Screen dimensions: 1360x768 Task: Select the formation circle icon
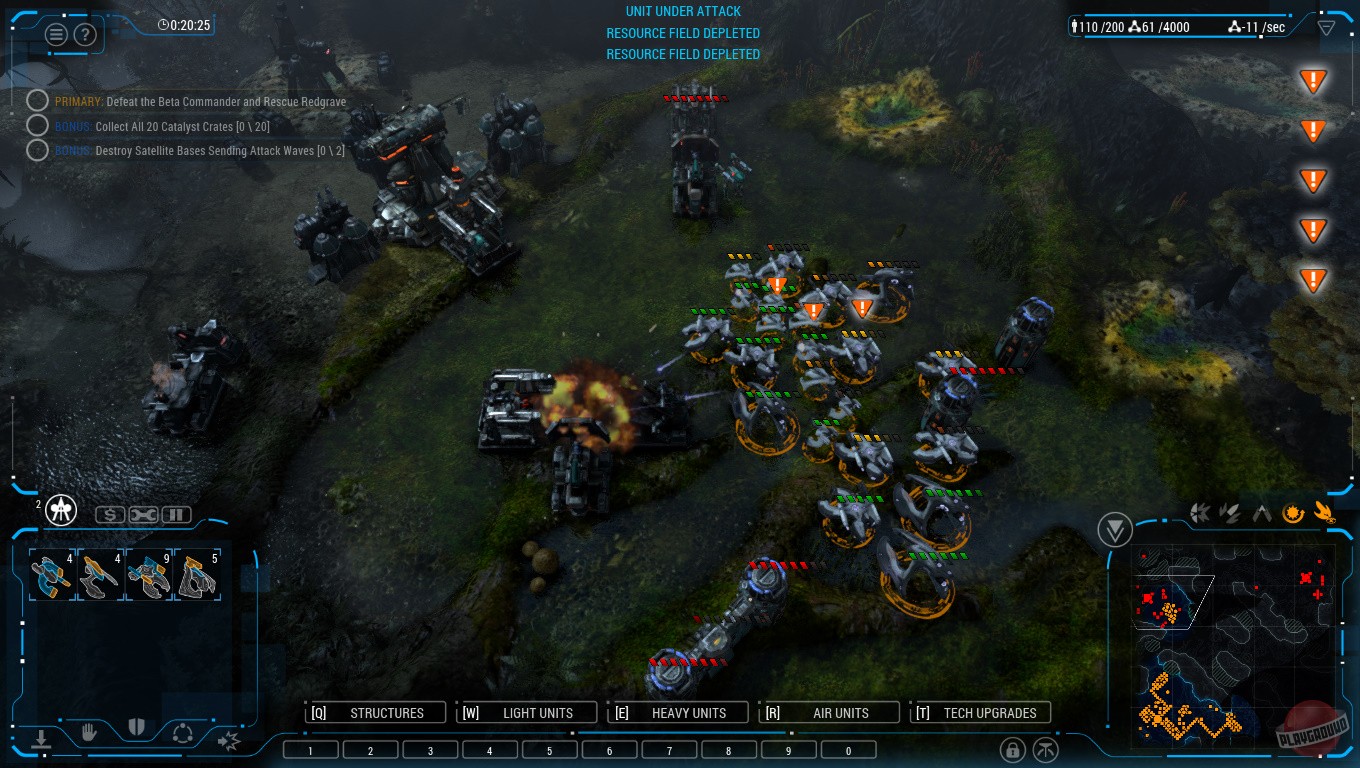[x=183, y=733]
